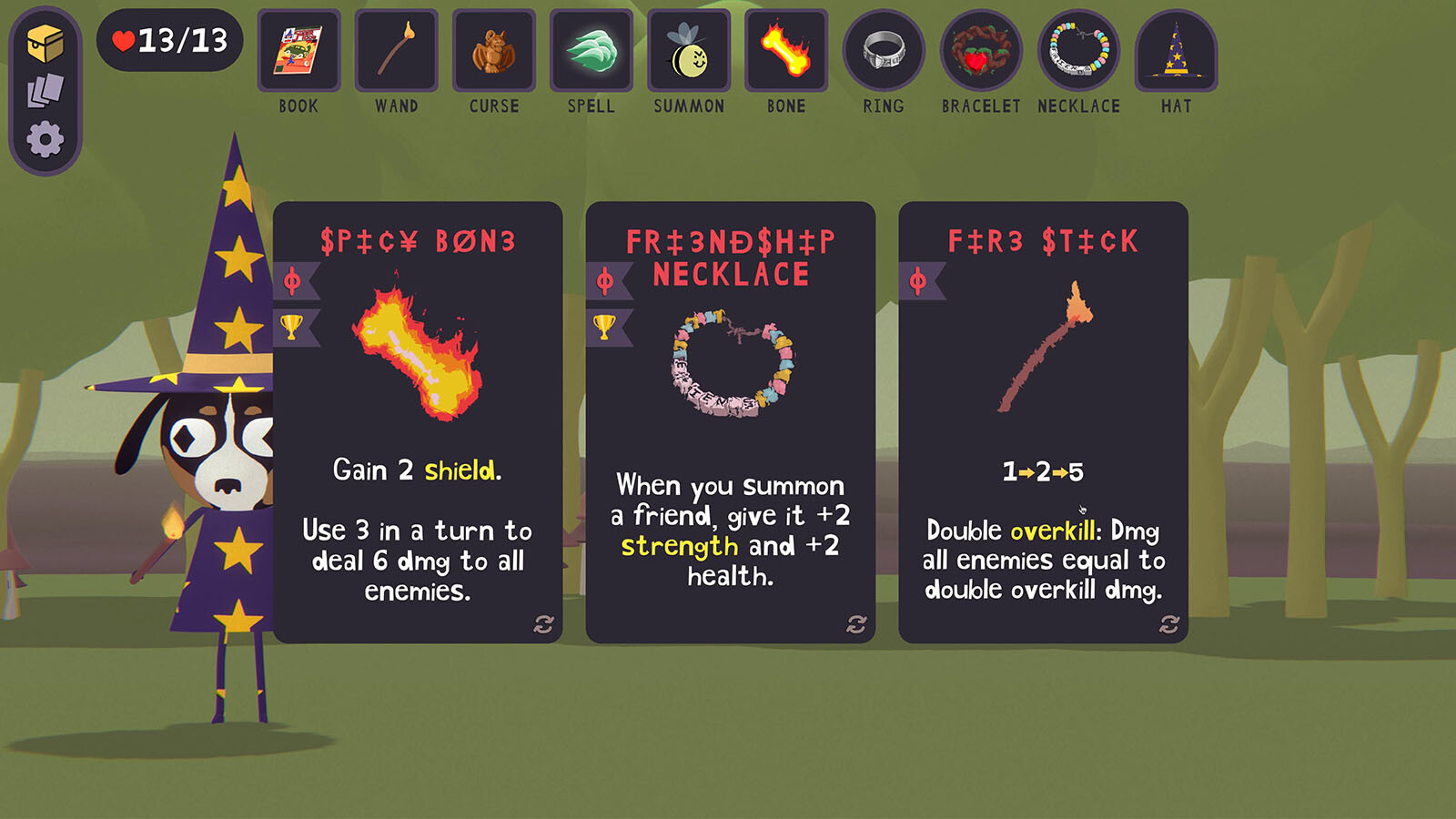View the Bracelet slot
This screenshot has height=819, width=1456.
[x=981, y=51]
